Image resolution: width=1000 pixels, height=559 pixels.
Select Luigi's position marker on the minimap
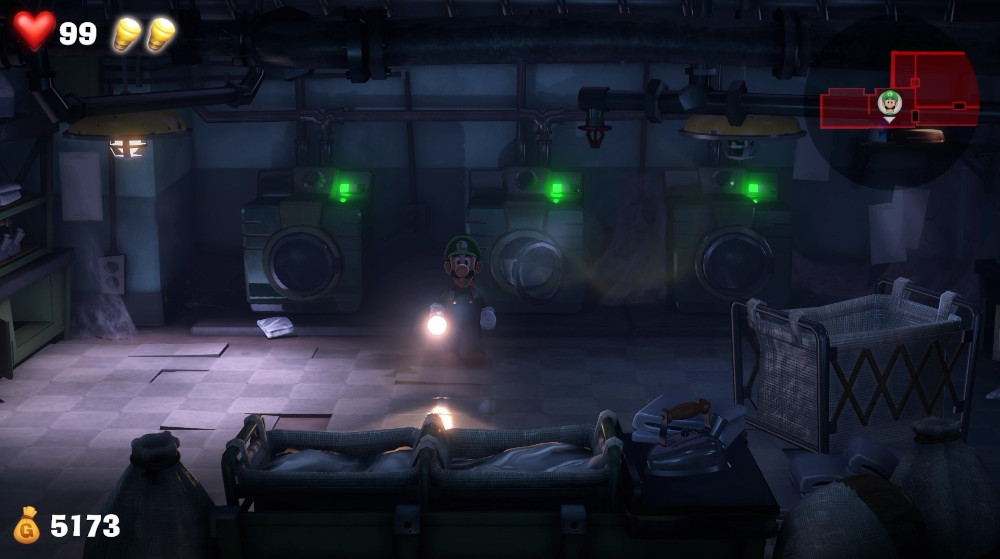[889, 102]
